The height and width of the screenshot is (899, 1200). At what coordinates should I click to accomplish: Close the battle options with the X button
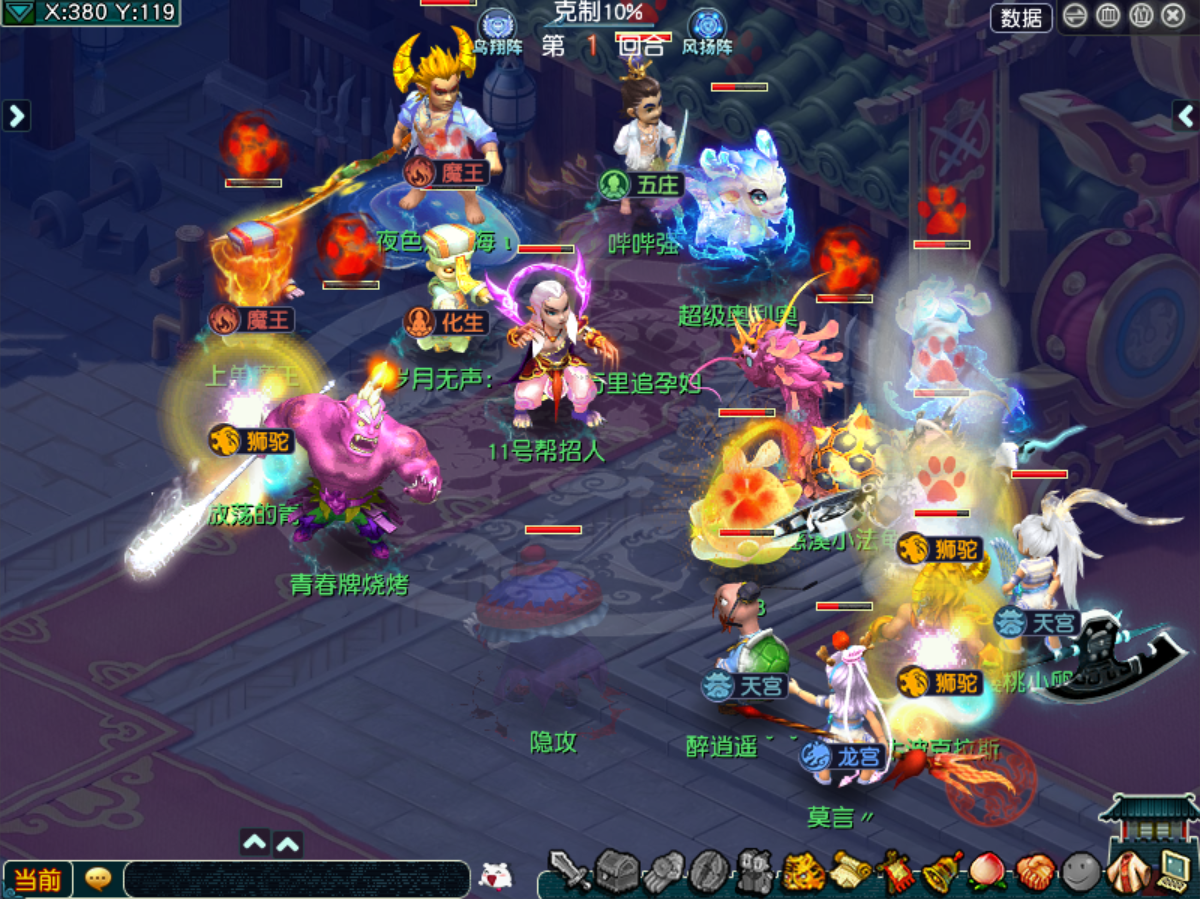pos(1173,16)
